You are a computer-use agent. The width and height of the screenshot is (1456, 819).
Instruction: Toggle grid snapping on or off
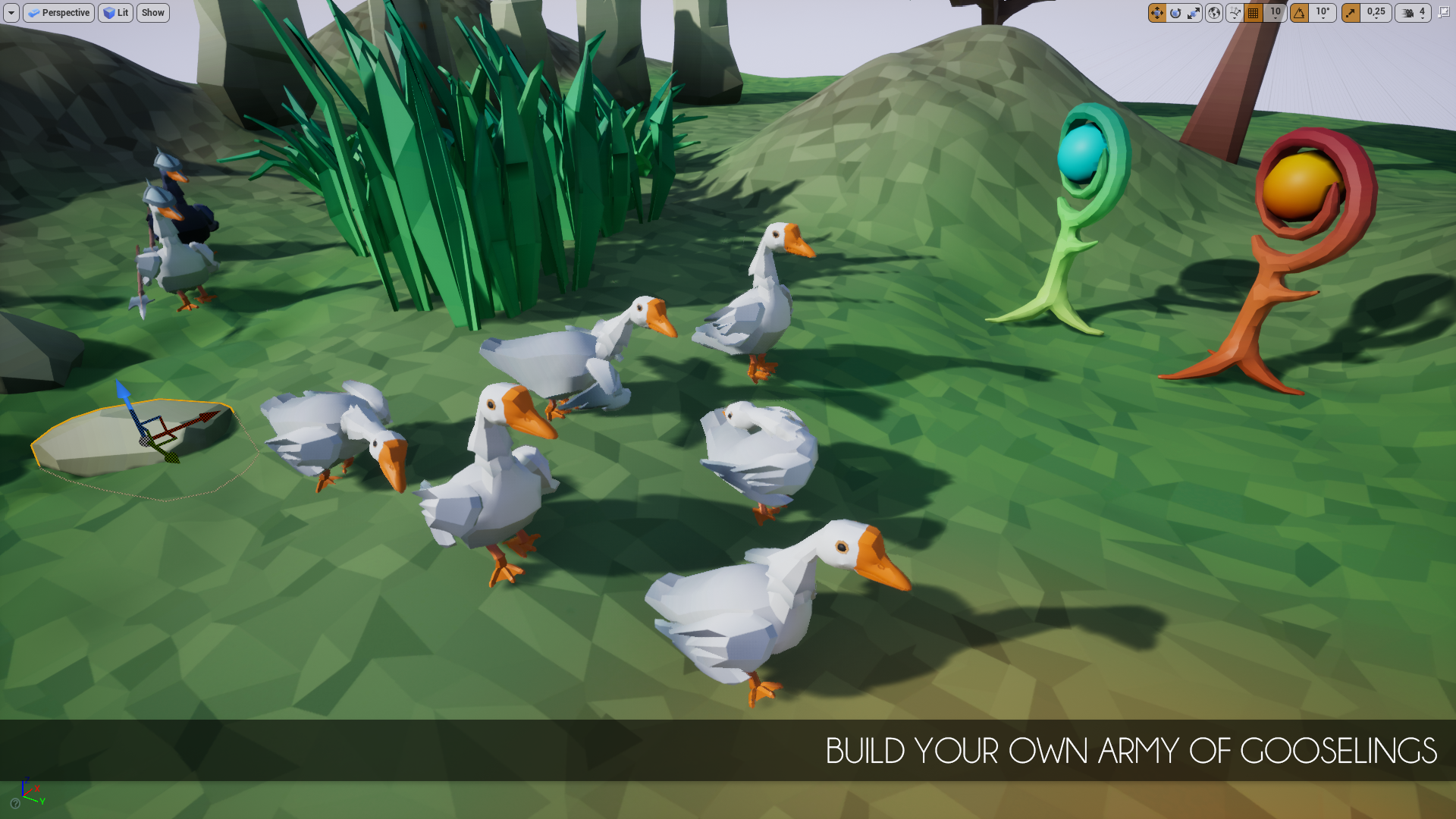point(1253,13)
